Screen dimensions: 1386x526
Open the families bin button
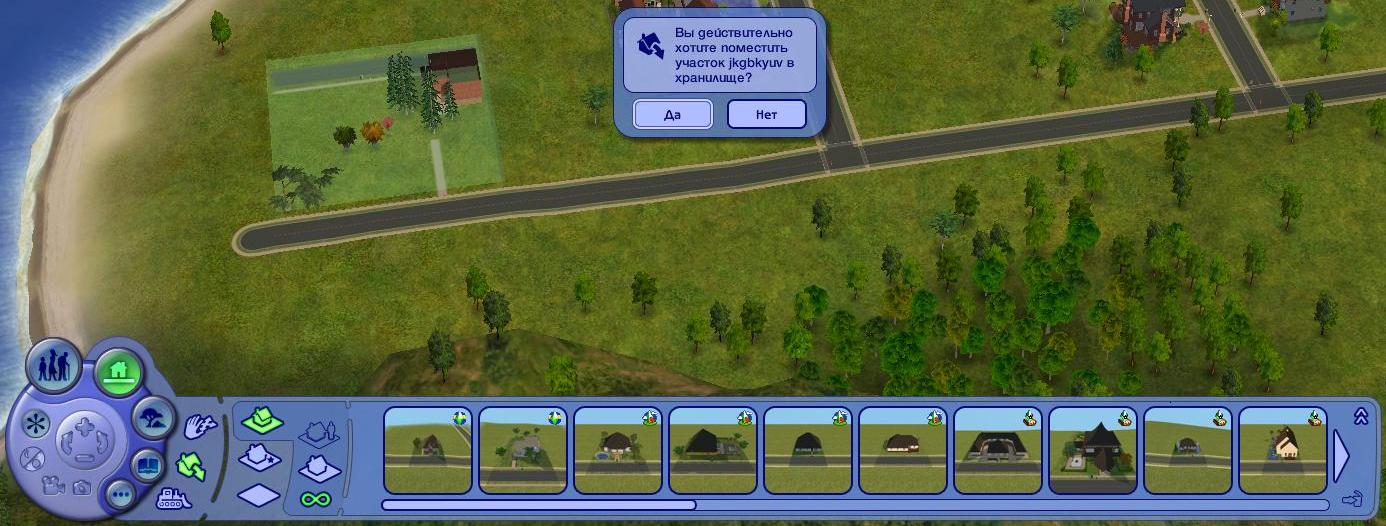(x=54, y=369)
